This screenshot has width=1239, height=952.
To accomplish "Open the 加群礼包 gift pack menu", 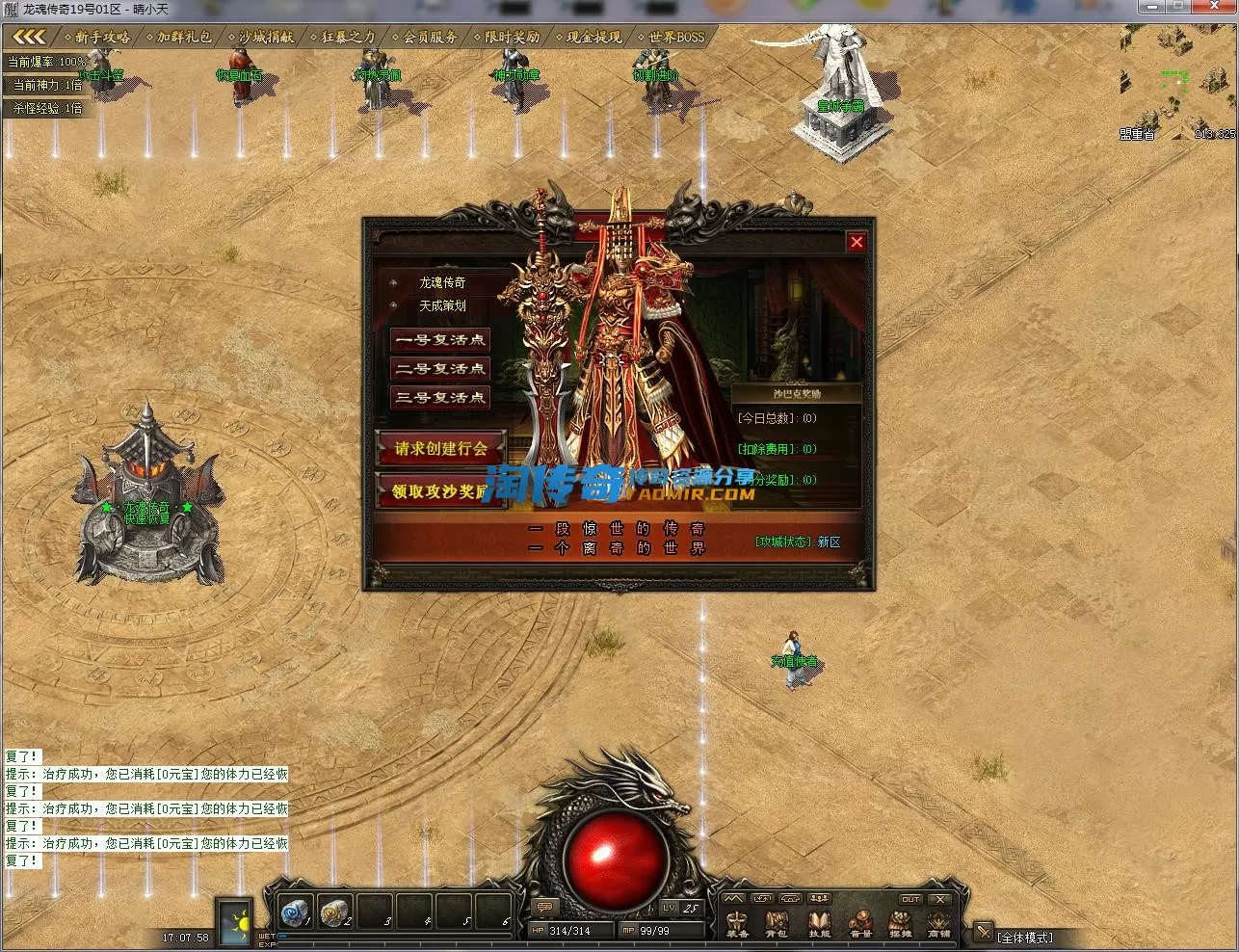I will pos(183,38).
